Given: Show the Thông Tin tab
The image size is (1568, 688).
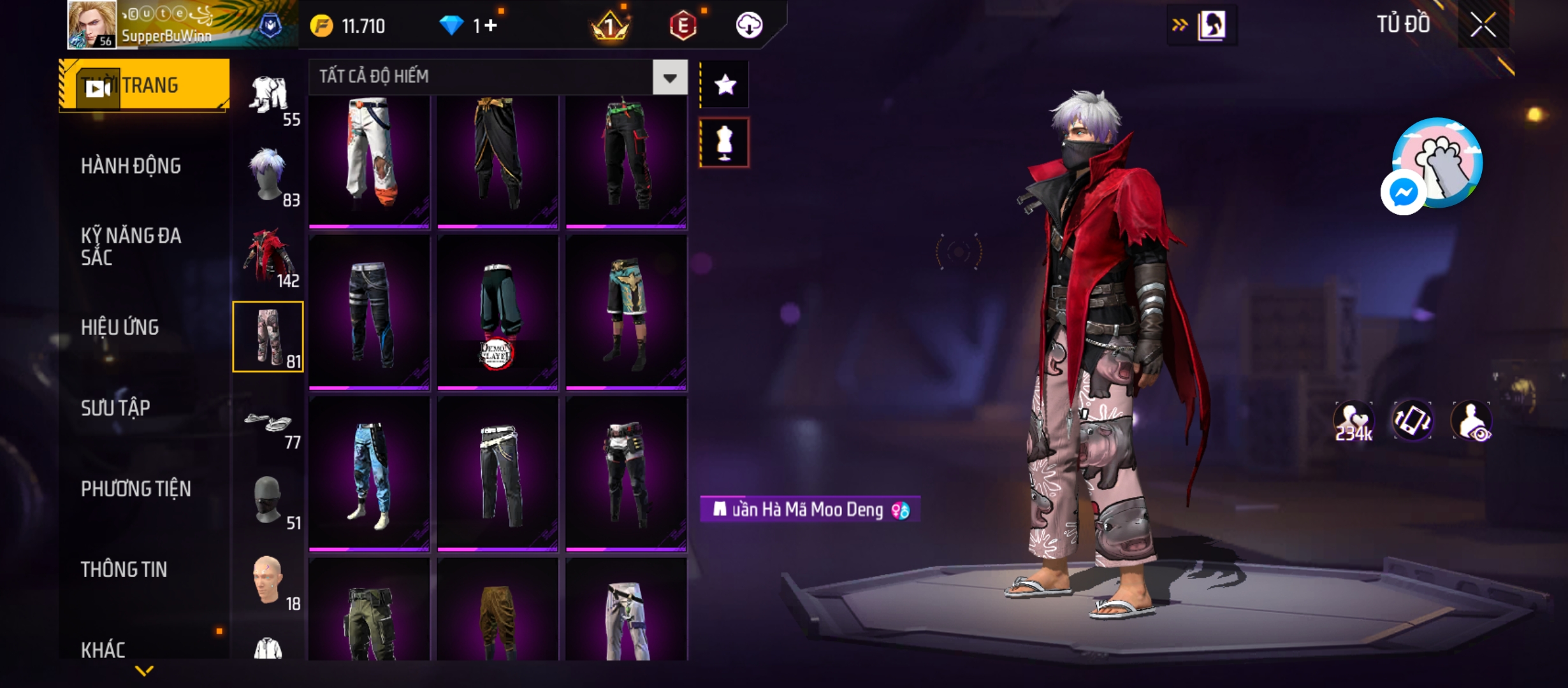Looking at the screenshot, I should point(124,570).
